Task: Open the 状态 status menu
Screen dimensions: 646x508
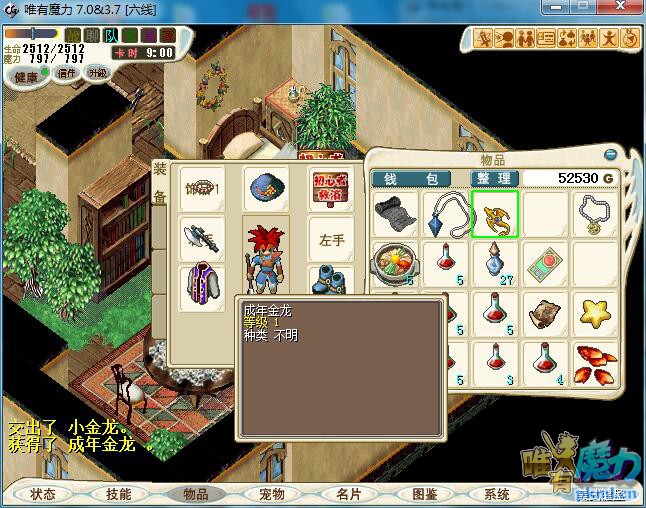Action: coord(43,494)
